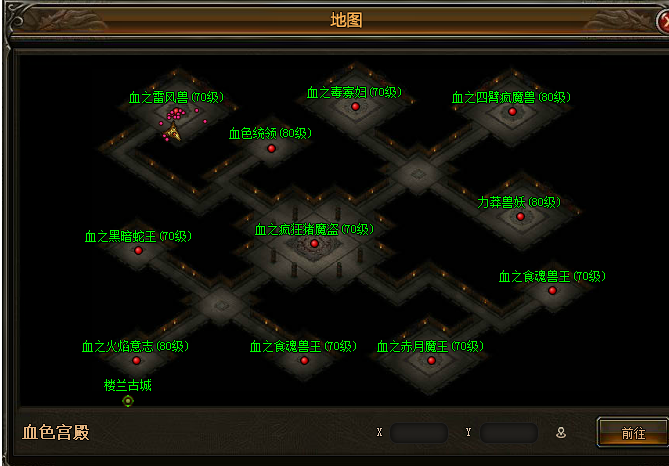Pick the 血之疯狂猪魔盗 (70级) marker

pos(314,243)
